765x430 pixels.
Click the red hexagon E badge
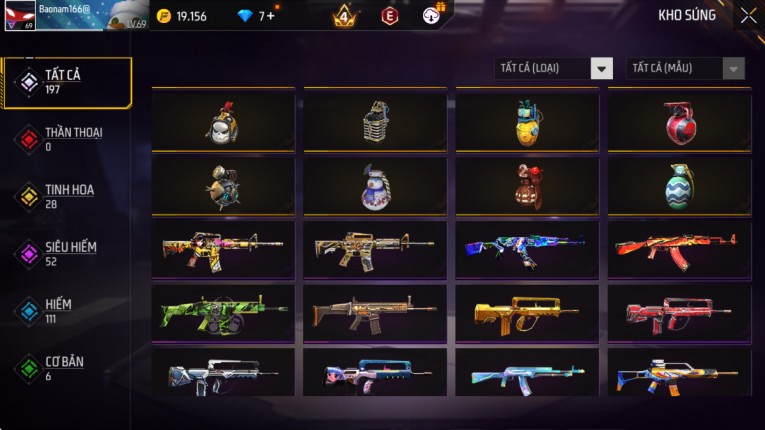coord(390,16)
